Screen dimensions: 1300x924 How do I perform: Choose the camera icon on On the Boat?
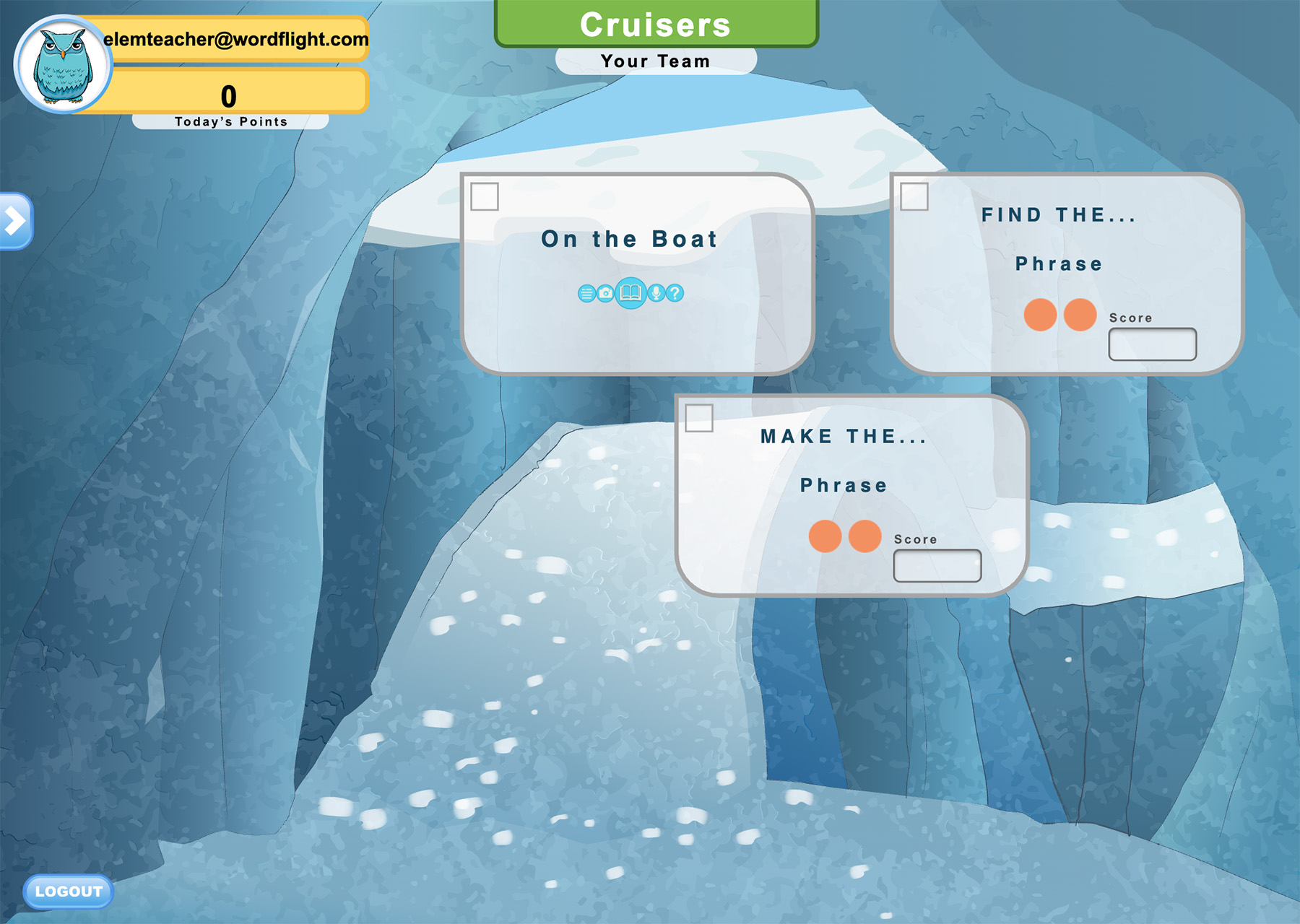pos(605,293)
